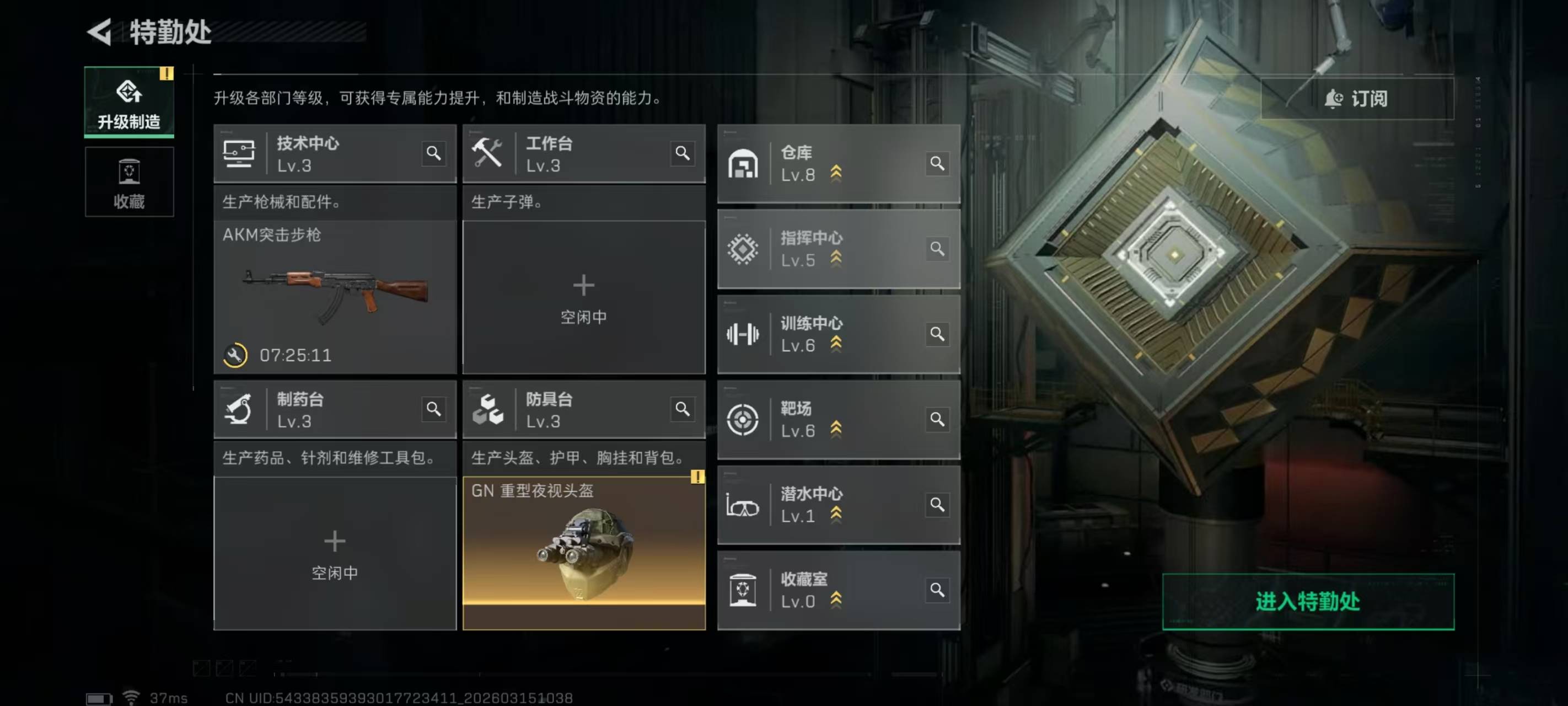Open the 收藏 tab
This screenshot has height=706, width=1568.
pyautogui.click(x=129, y=182)
